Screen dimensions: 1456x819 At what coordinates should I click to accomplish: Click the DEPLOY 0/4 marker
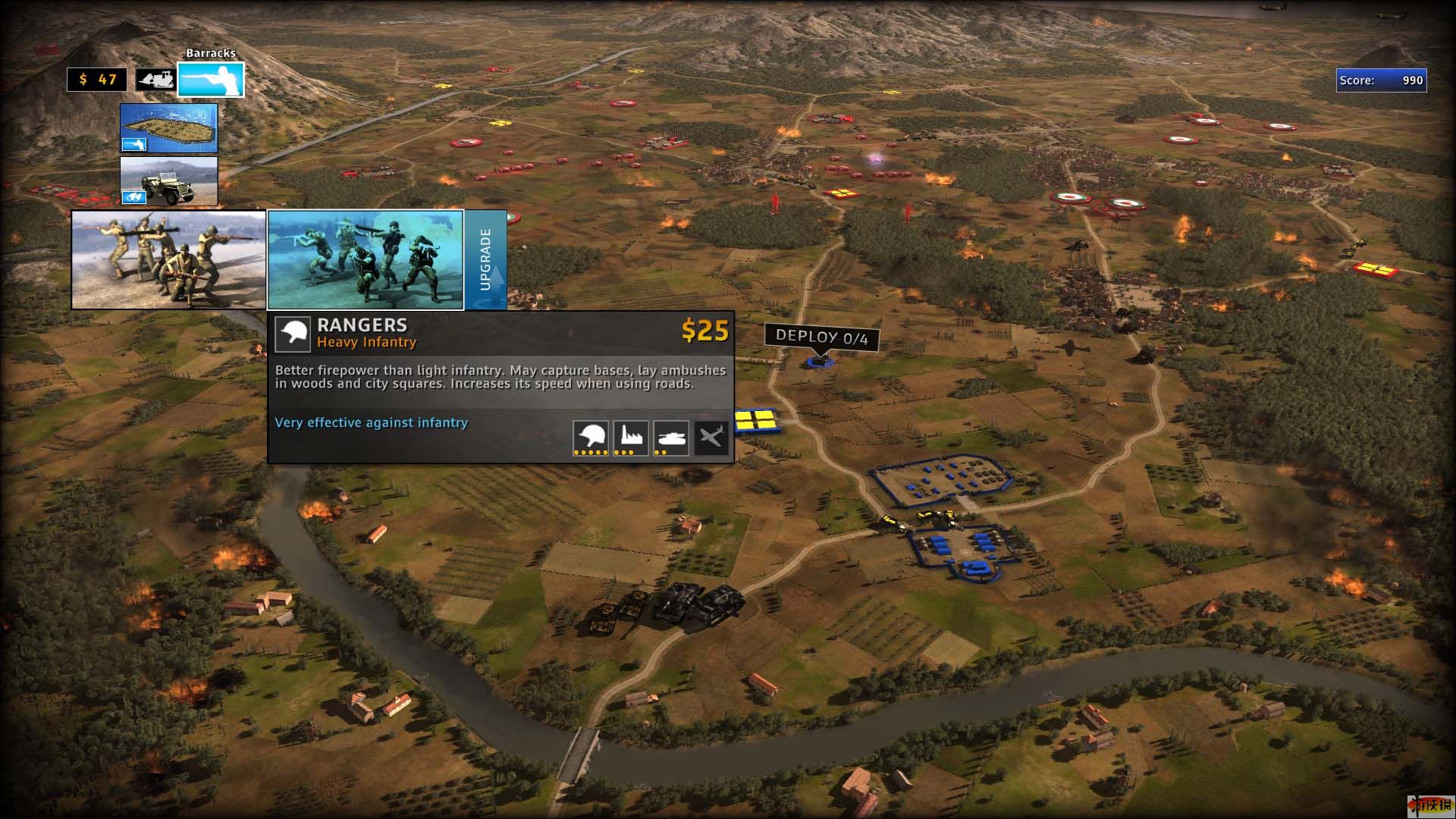(821, 337)
